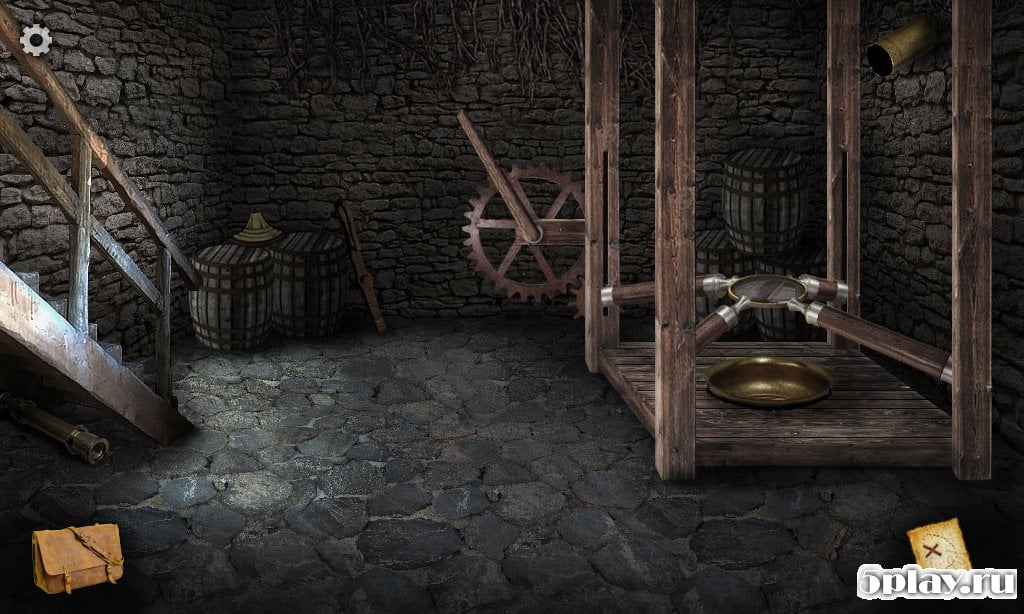Show the treasure map parchment
Viewport: 1024px width, 614px height.
click(937, 545)
